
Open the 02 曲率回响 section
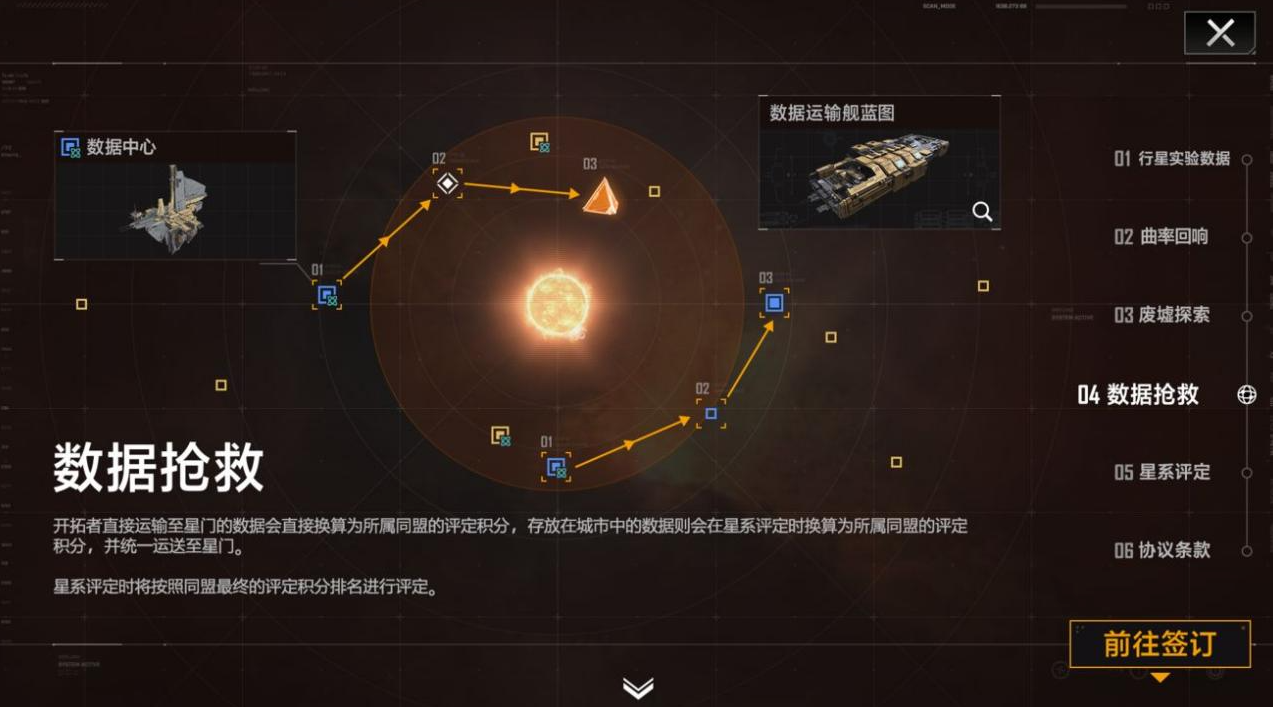(x=1161, y=237)
